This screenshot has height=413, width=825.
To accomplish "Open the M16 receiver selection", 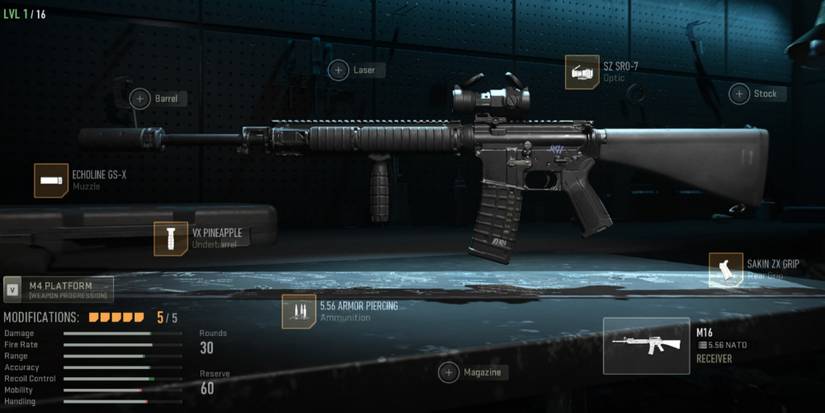I will [x=646, y=346].
